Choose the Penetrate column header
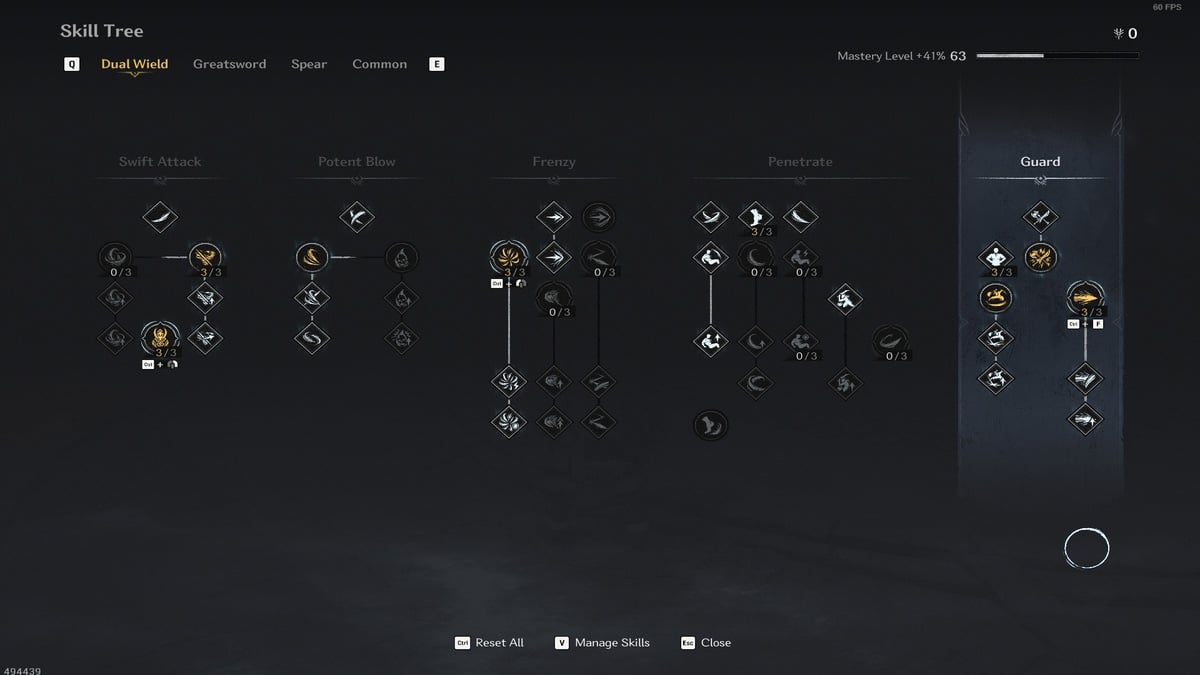 click(800, 162)
